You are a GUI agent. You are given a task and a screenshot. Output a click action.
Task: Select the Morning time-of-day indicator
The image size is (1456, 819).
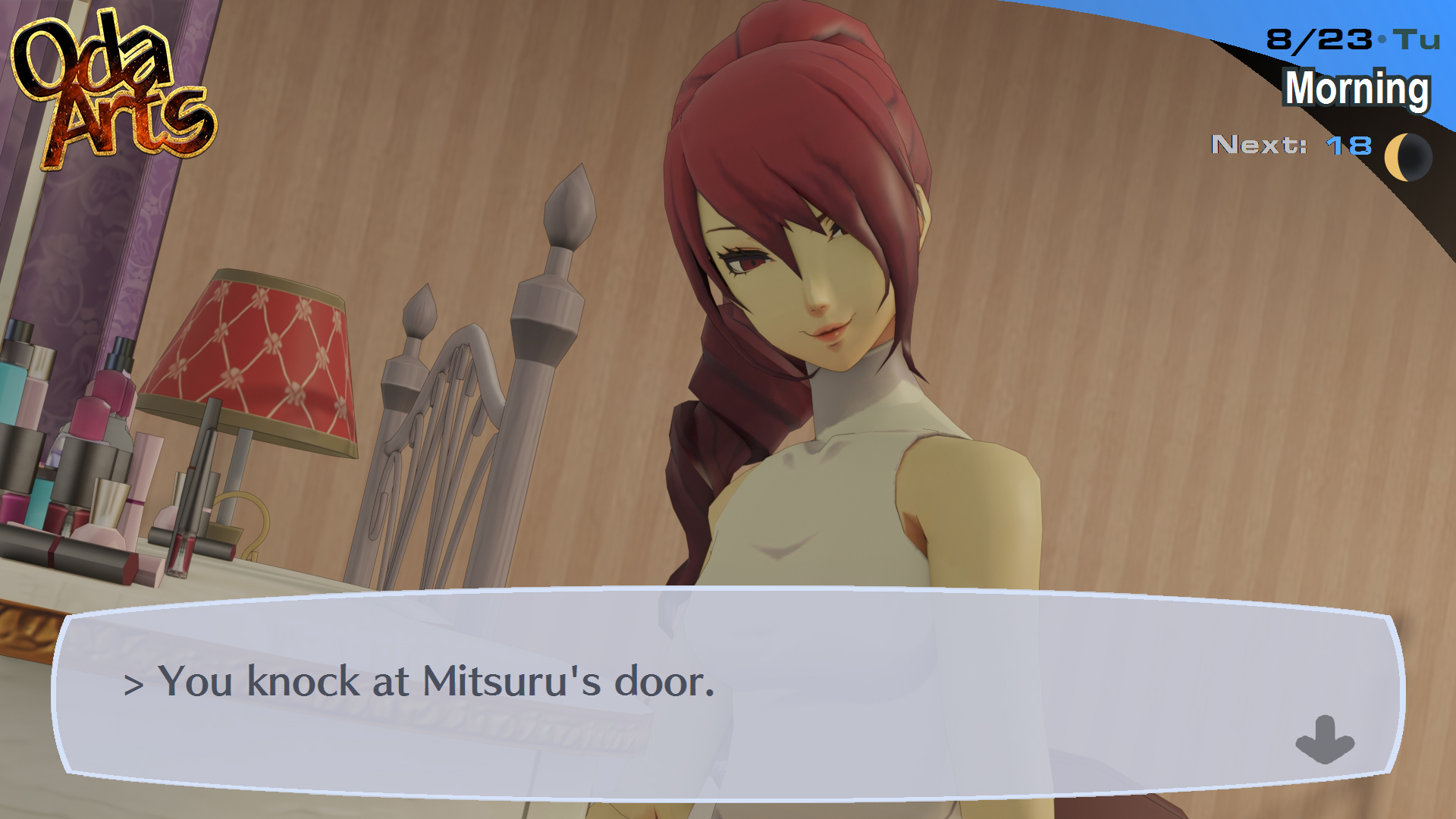(x=1357, y=91)
